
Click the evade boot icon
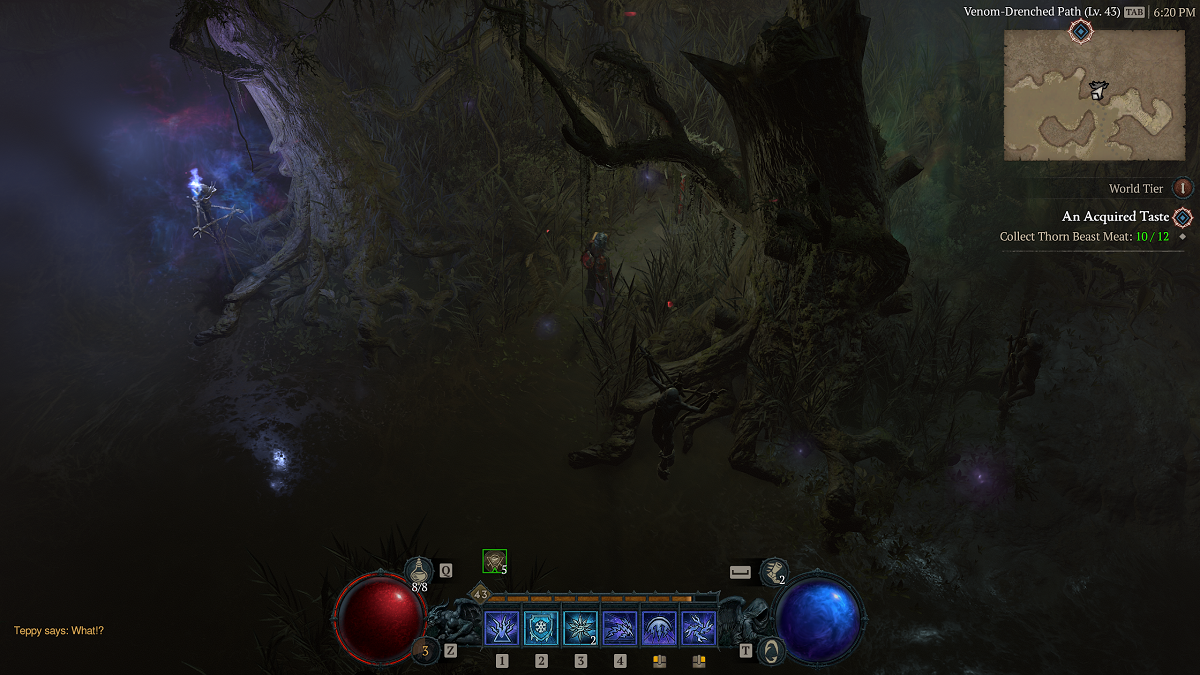pos(772,571)
